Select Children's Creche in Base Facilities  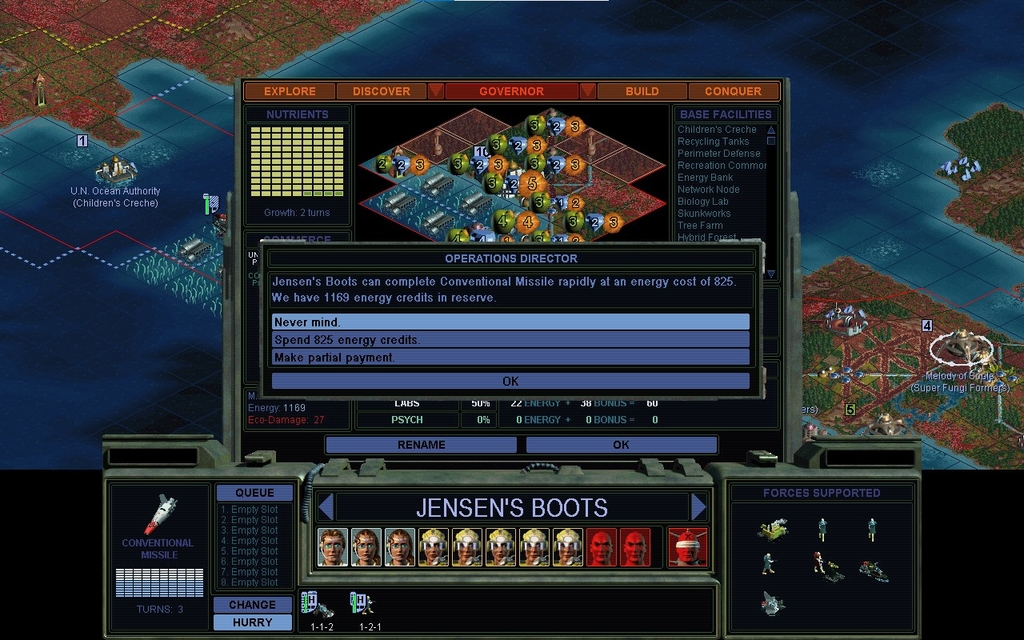click(x=717, y=130)
